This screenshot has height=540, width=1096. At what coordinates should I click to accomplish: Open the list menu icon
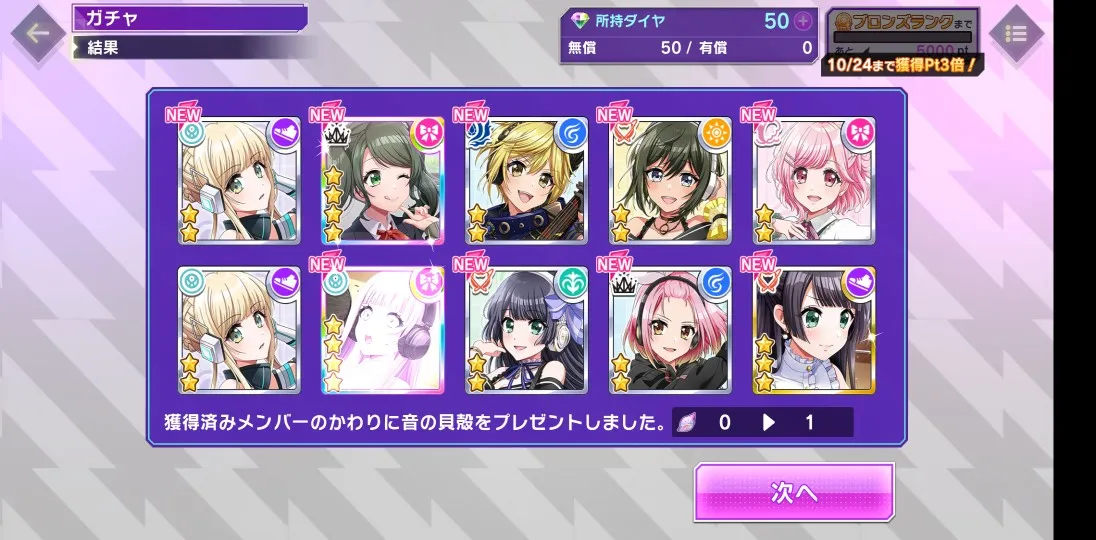(1016, 34)
